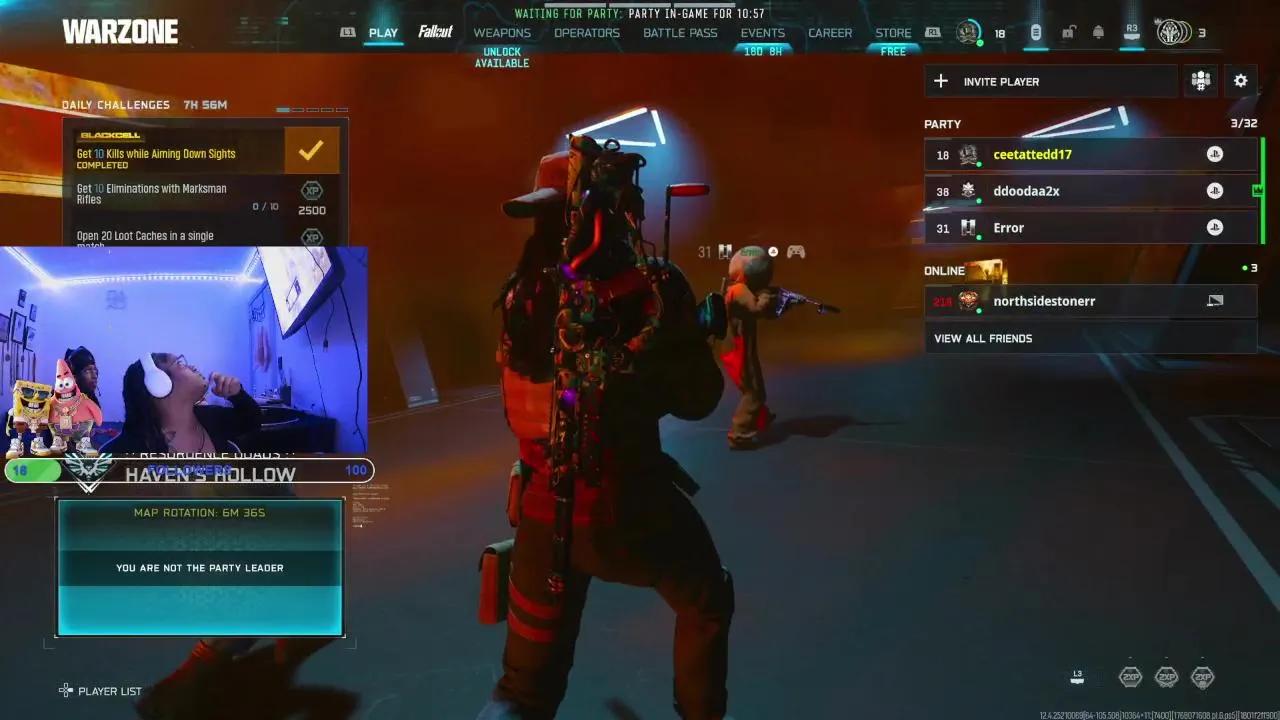Viewport: 1280px width, 720px height.
Task: Open the Battle Pass menu
Action: point(680,32)
